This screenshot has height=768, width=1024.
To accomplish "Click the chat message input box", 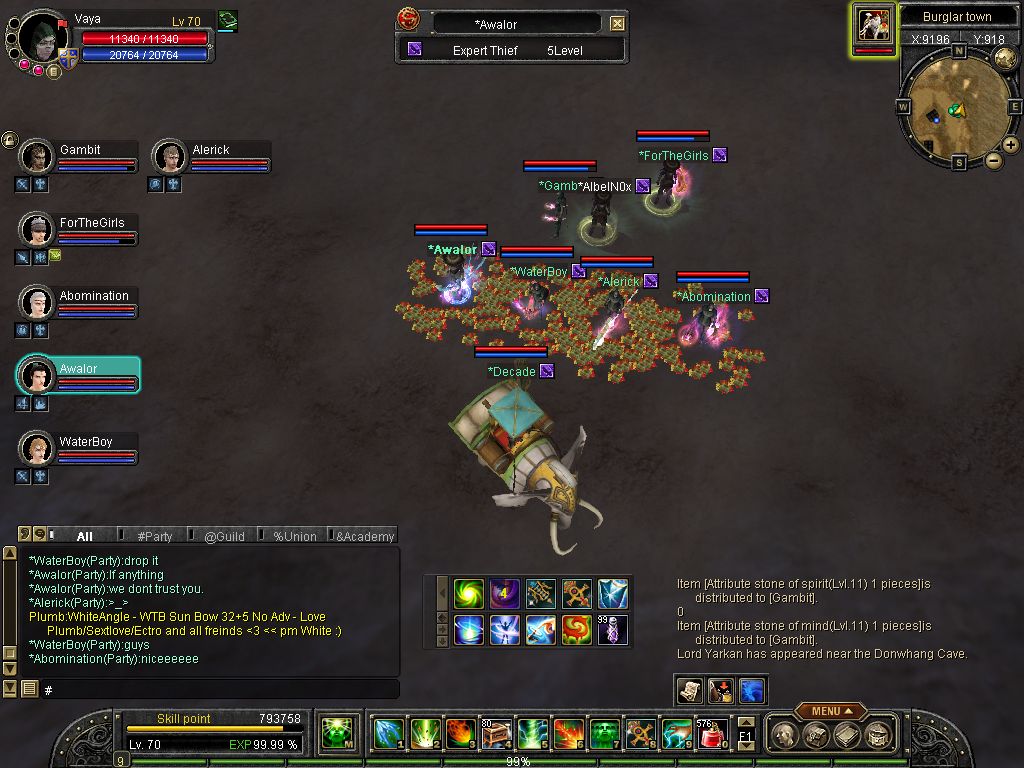I will tap(220, 690).
